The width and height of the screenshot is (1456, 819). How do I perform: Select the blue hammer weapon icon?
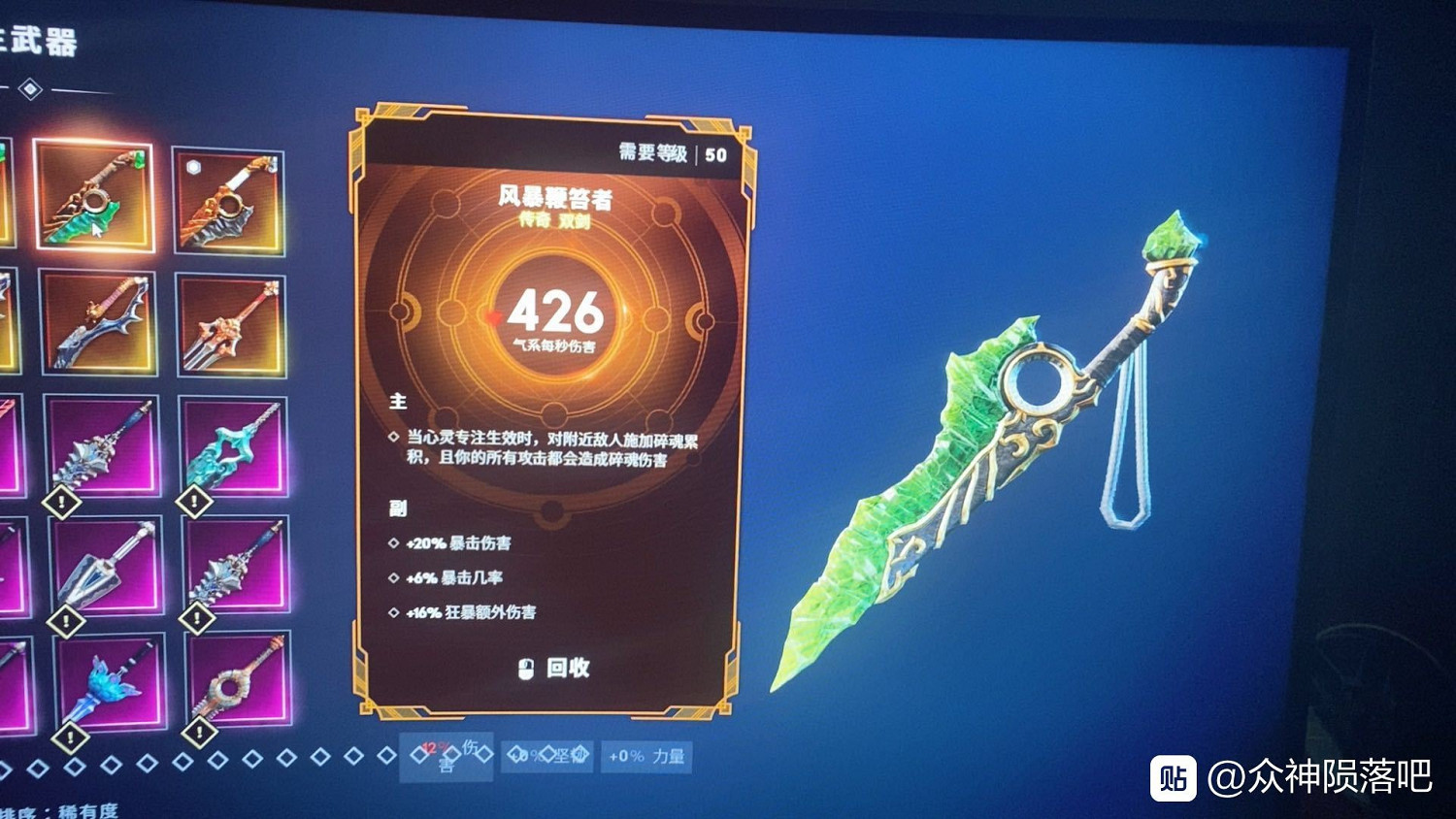[107, 684]
